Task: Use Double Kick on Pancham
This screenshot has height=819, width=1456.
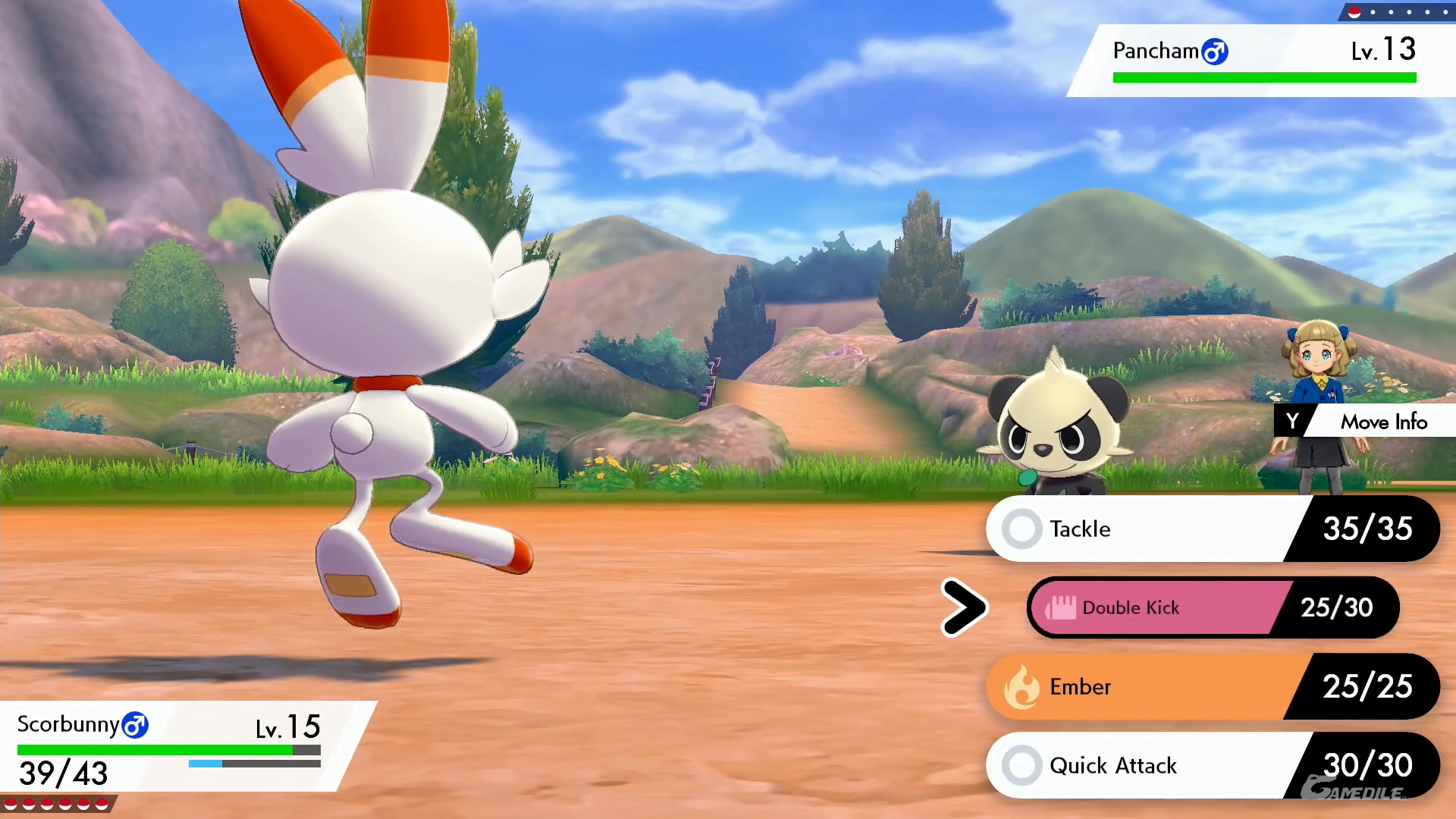Action: [x=1160, y=607]
